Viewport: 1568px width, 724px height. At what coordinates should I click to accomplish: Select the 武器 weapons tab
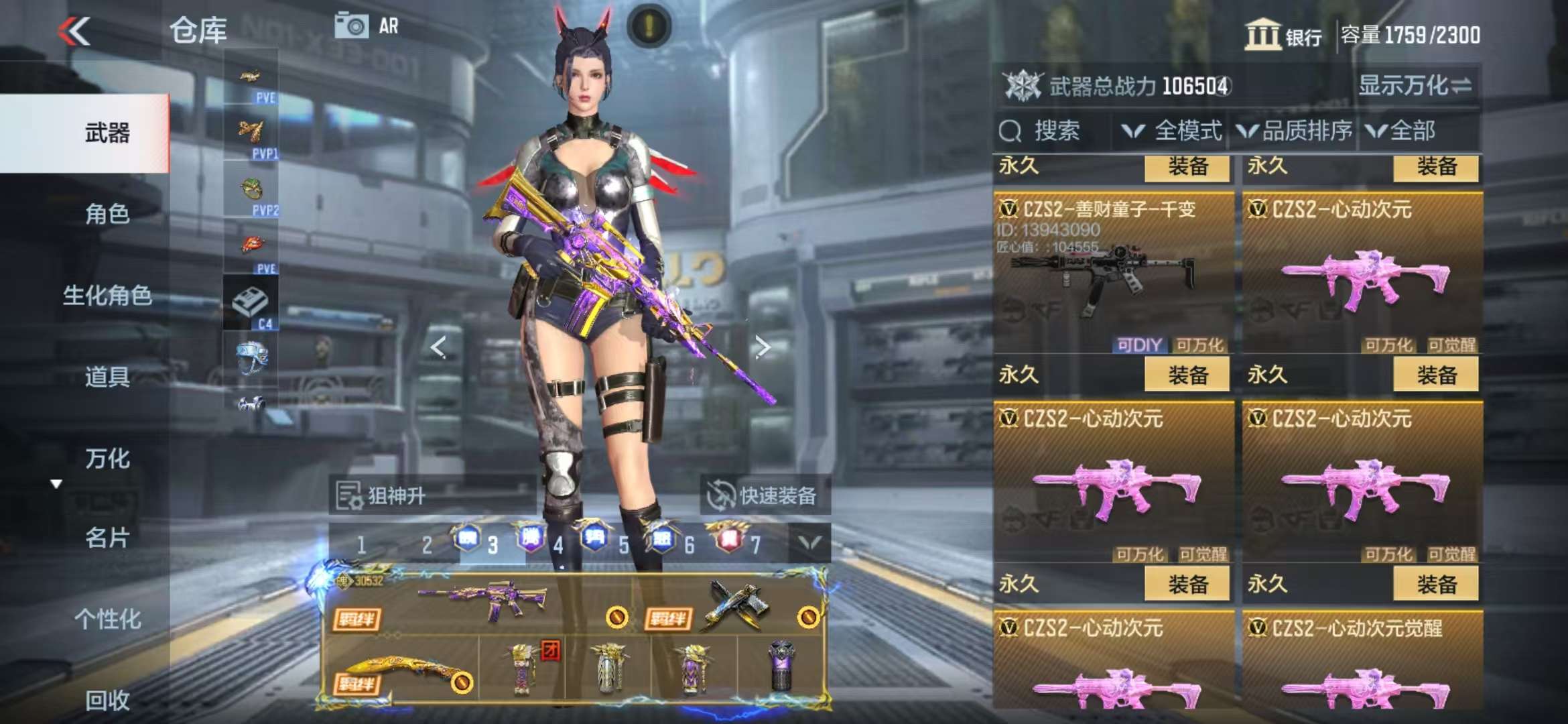click(107, 133)
